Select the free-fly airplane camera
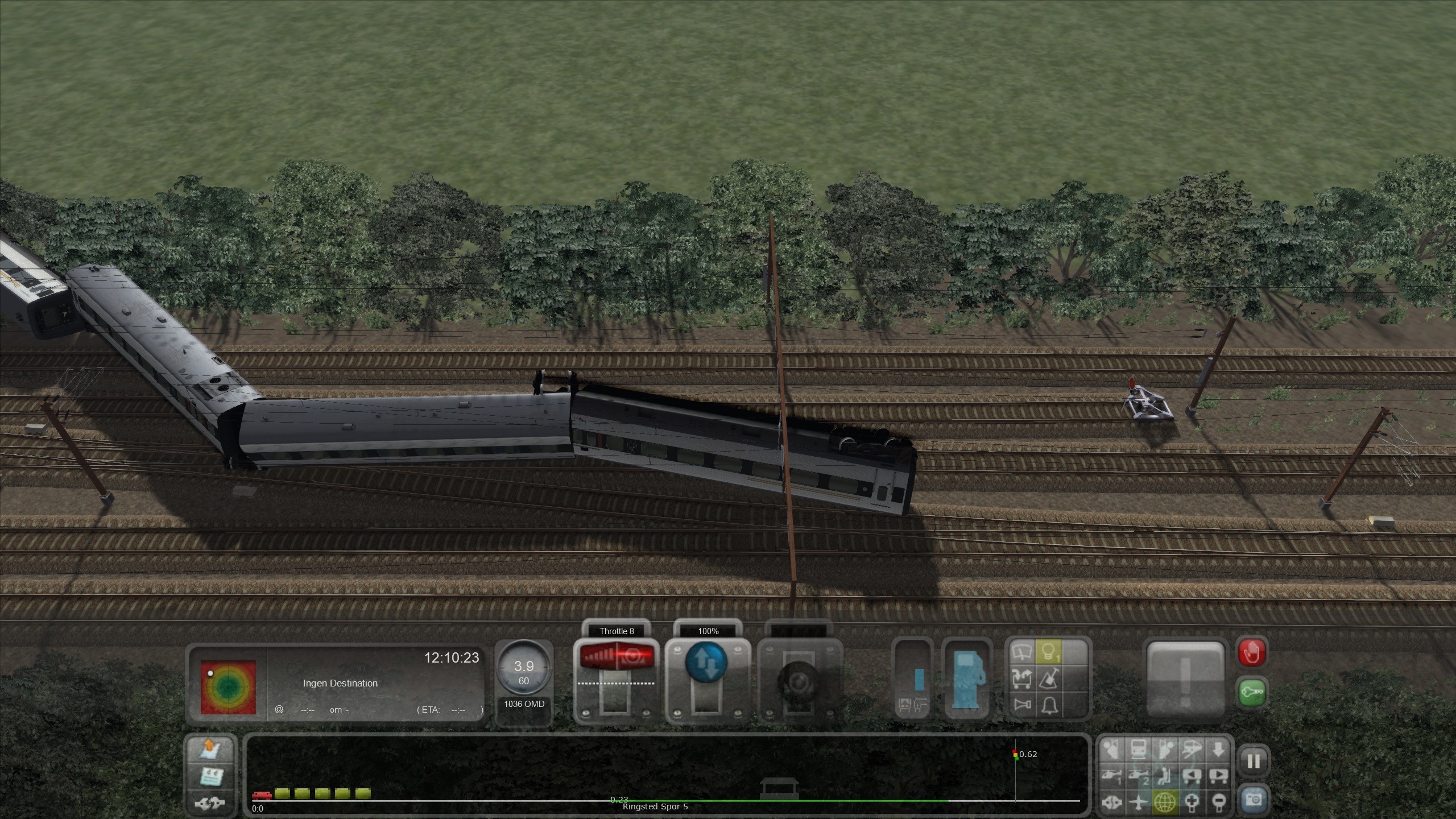1456x819 pixels. pos(1138,802)
